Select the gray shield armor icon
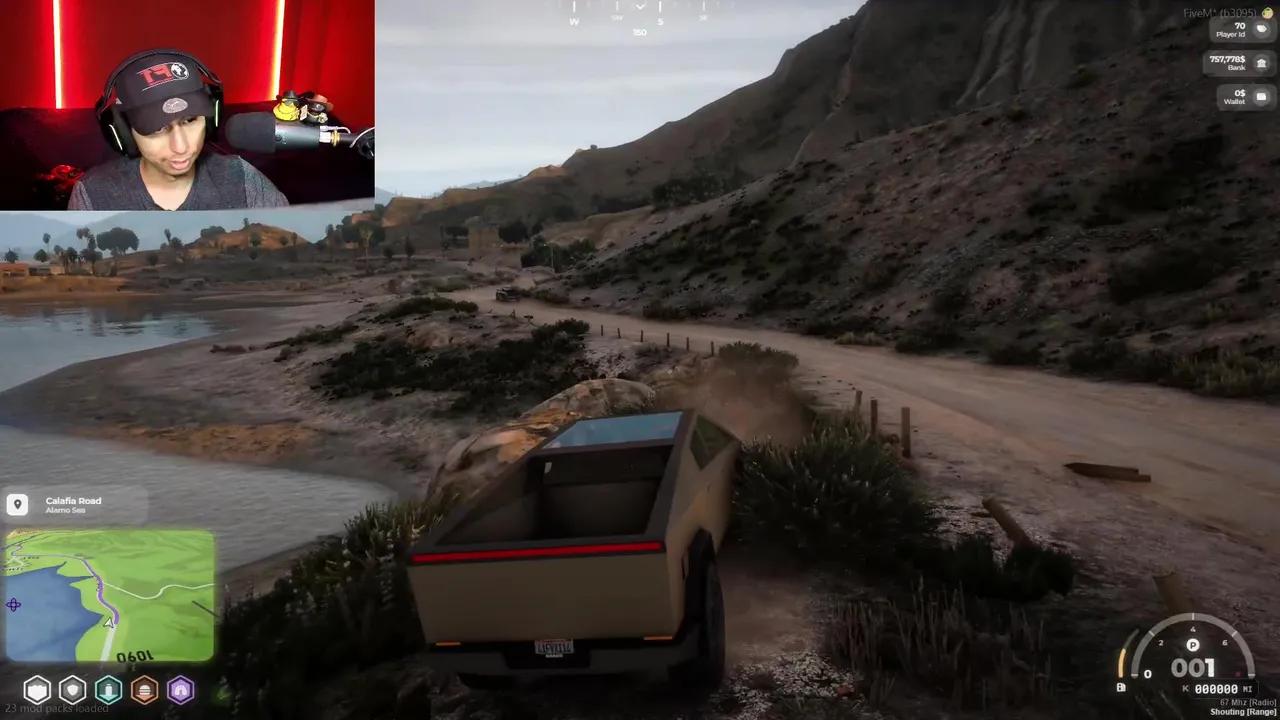Image resolution: width=1280 pixels, height=720 pixels. 73,690
